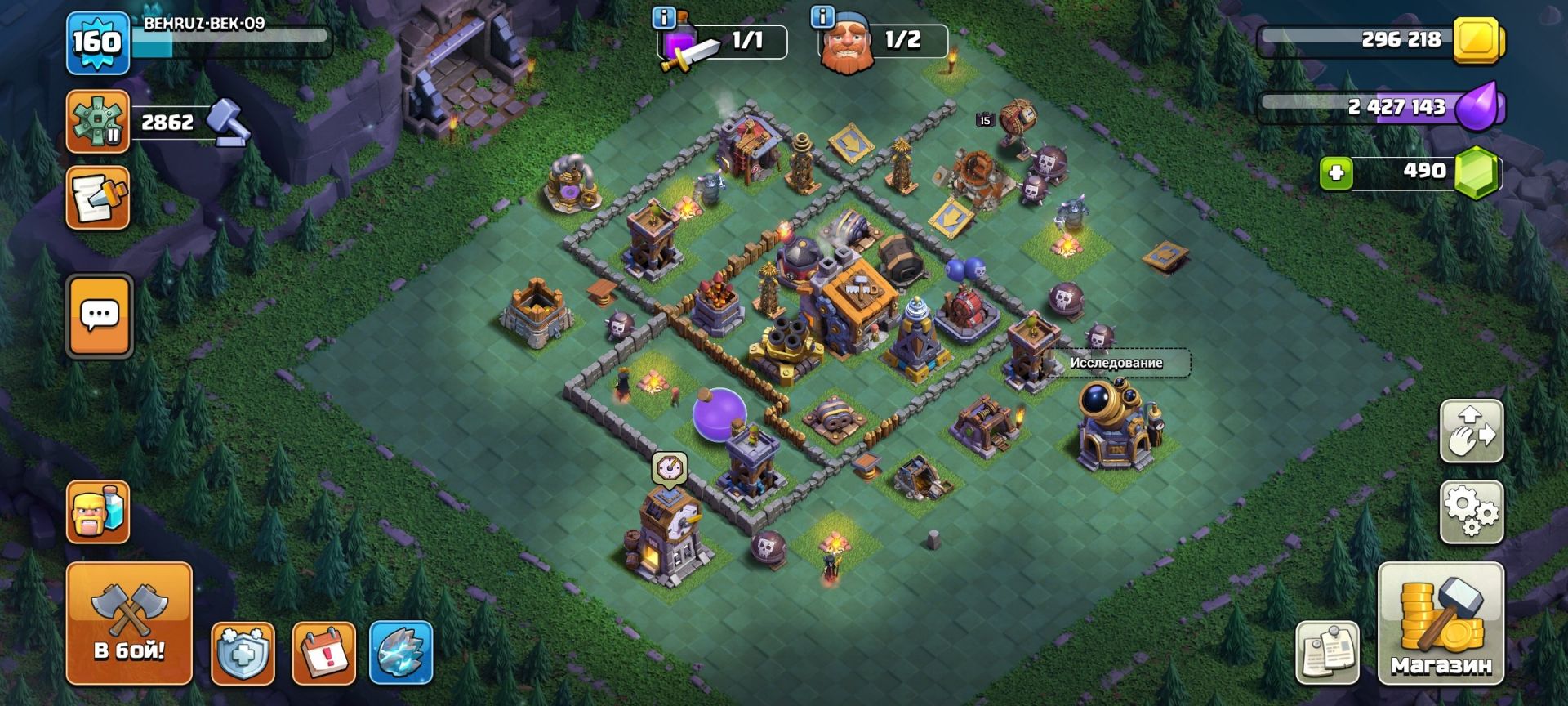The height and width of the screenshot is (706, 1568).
Task: Select the gold resource counter
Action: (x=1380, y=40)
